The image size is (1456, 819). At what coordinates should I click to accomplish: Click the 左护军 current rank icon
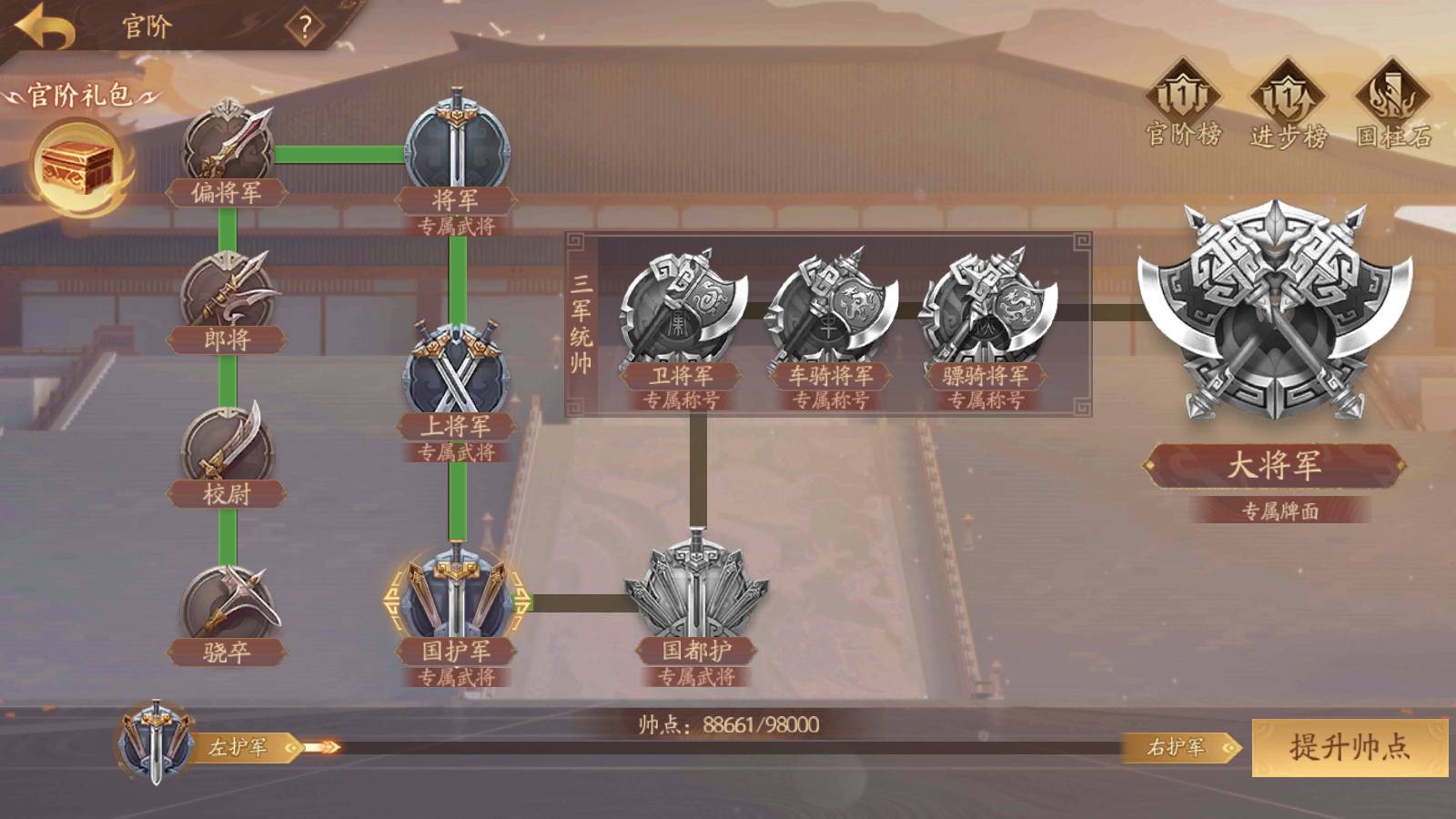157,742
